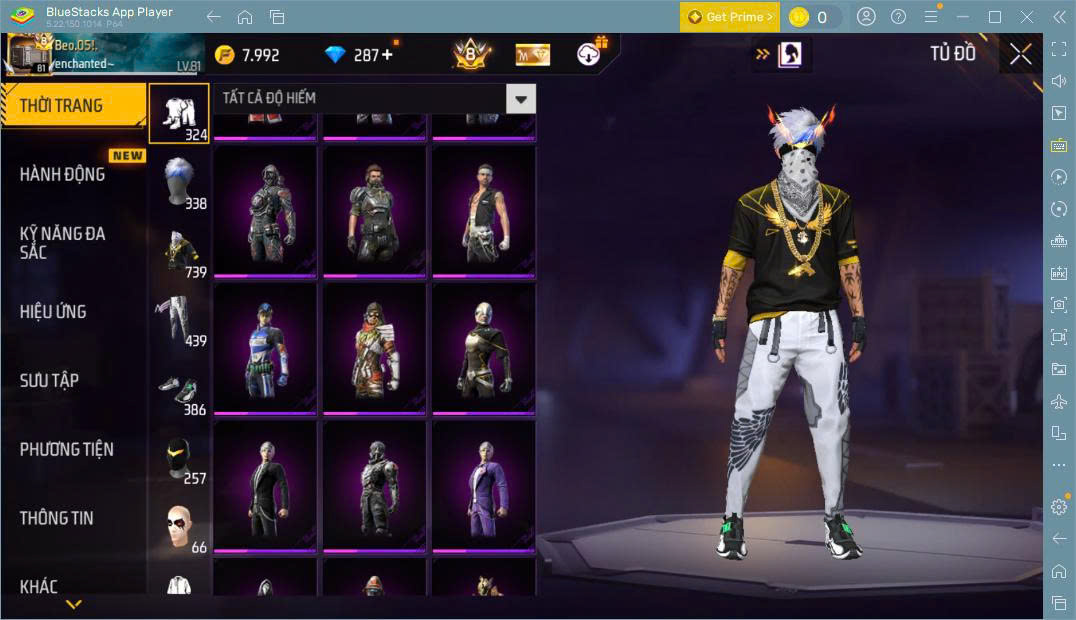This screenshot has width=1076, height=620.
Task: Choose the hair subcategory showing 338
Action: click(x=180, y=182)
